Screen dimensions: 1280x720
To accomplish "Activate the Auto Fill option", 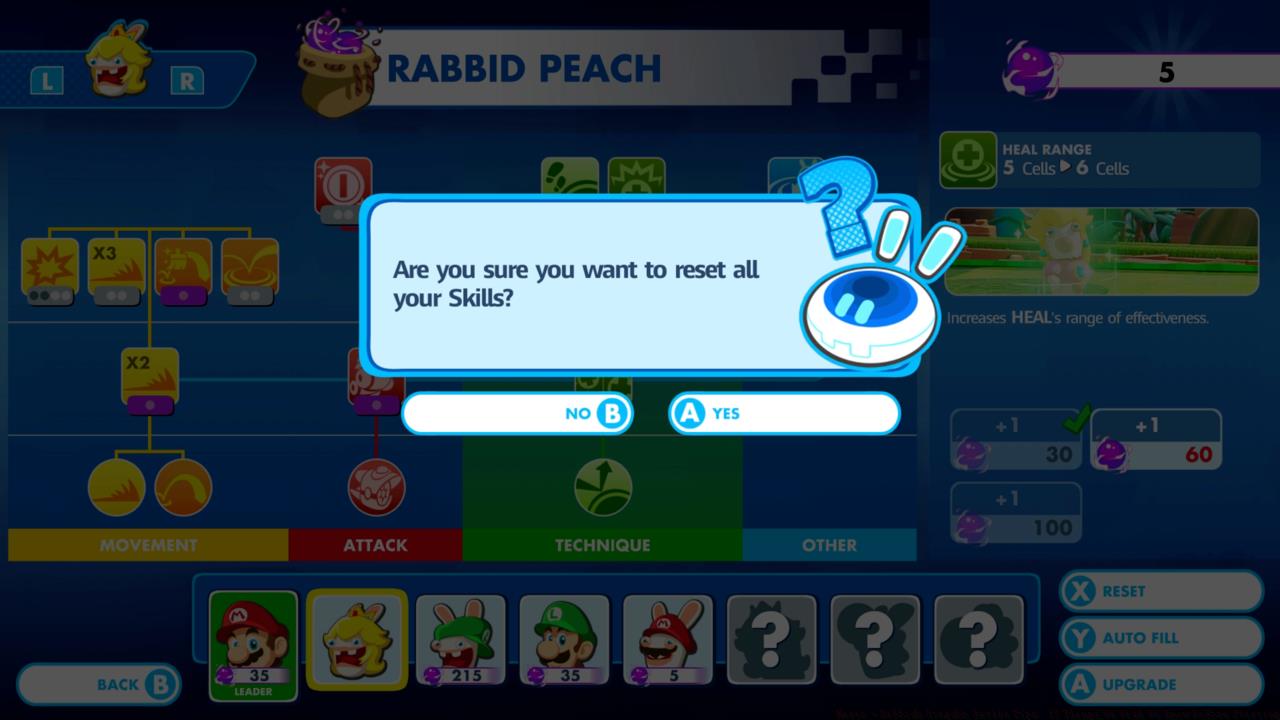I will 1159,638.
